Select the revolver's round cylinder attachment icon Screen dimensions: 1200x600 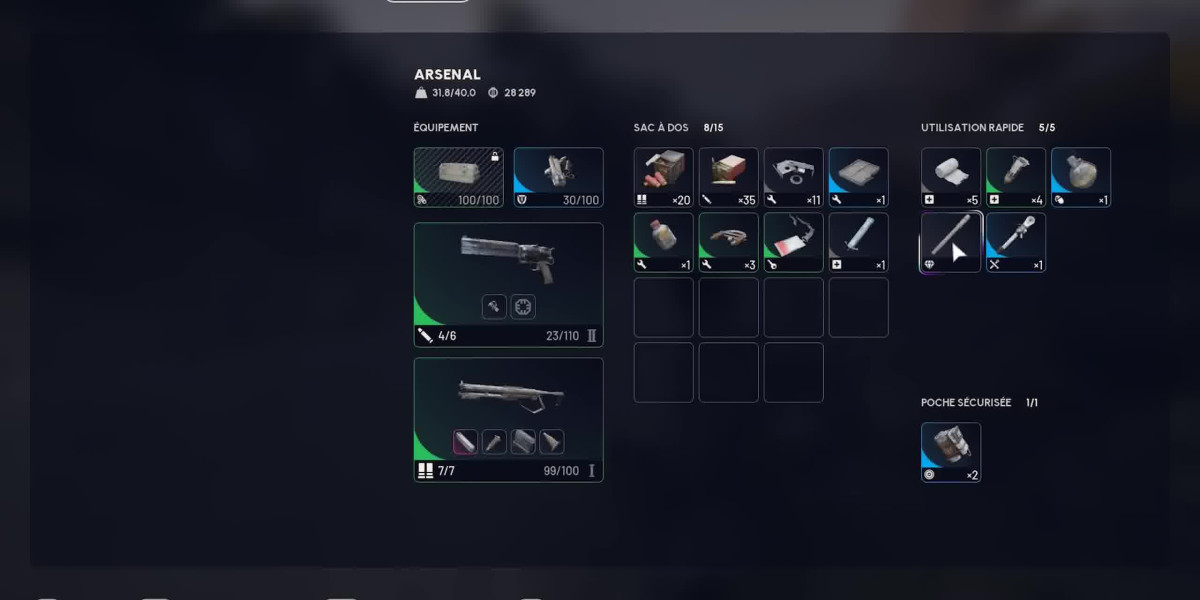coord(523,307)
